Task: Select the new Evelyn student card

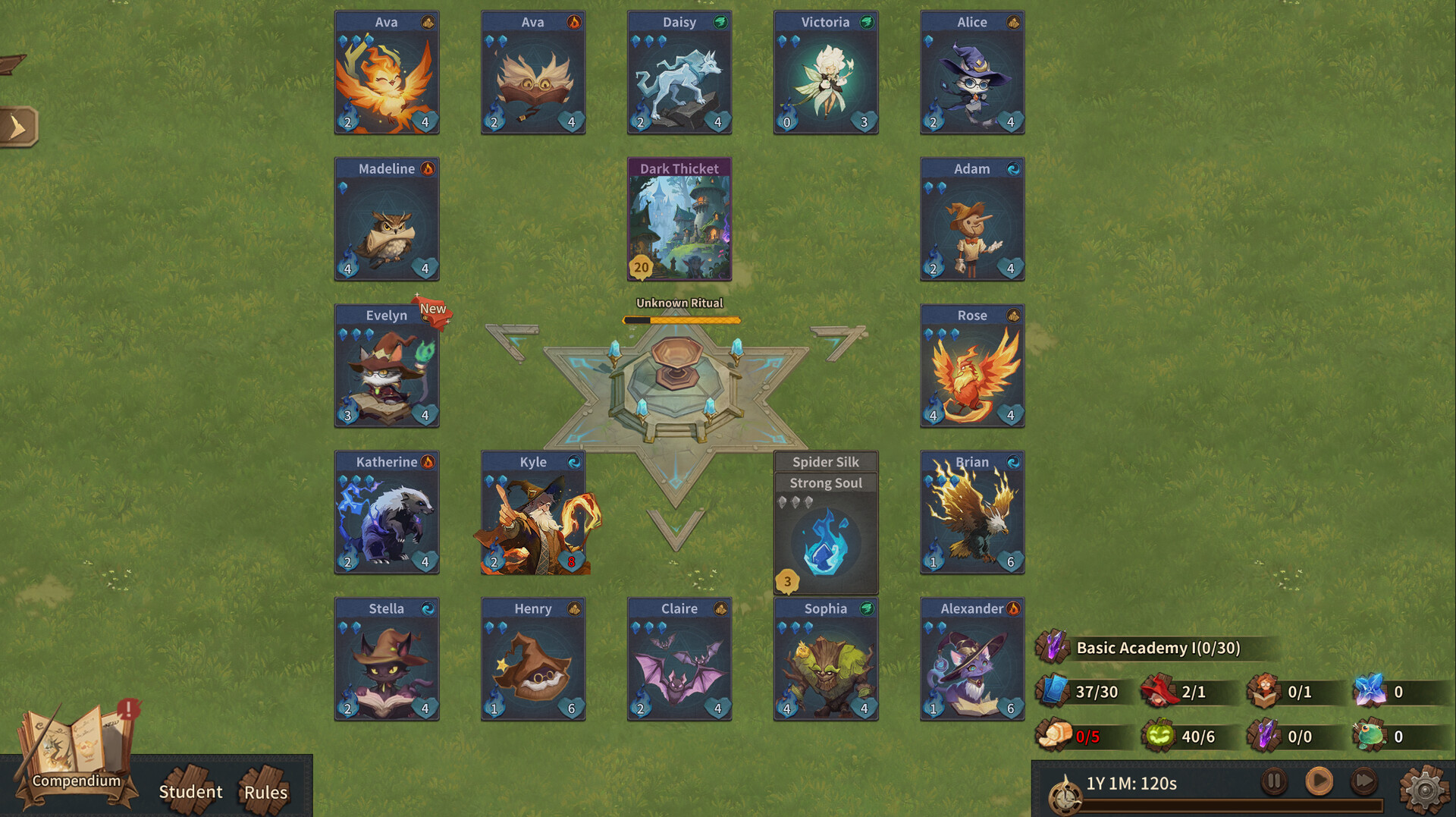Action: click(387, 366)
